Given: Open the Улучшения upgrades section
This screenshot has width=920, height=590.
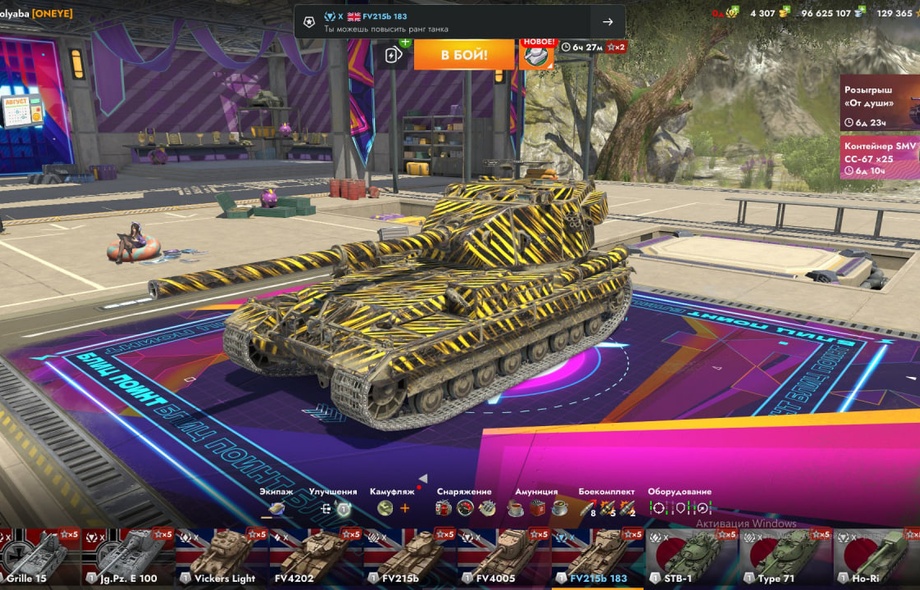Looking at the screenshot, I should click(x=333, y=508).
